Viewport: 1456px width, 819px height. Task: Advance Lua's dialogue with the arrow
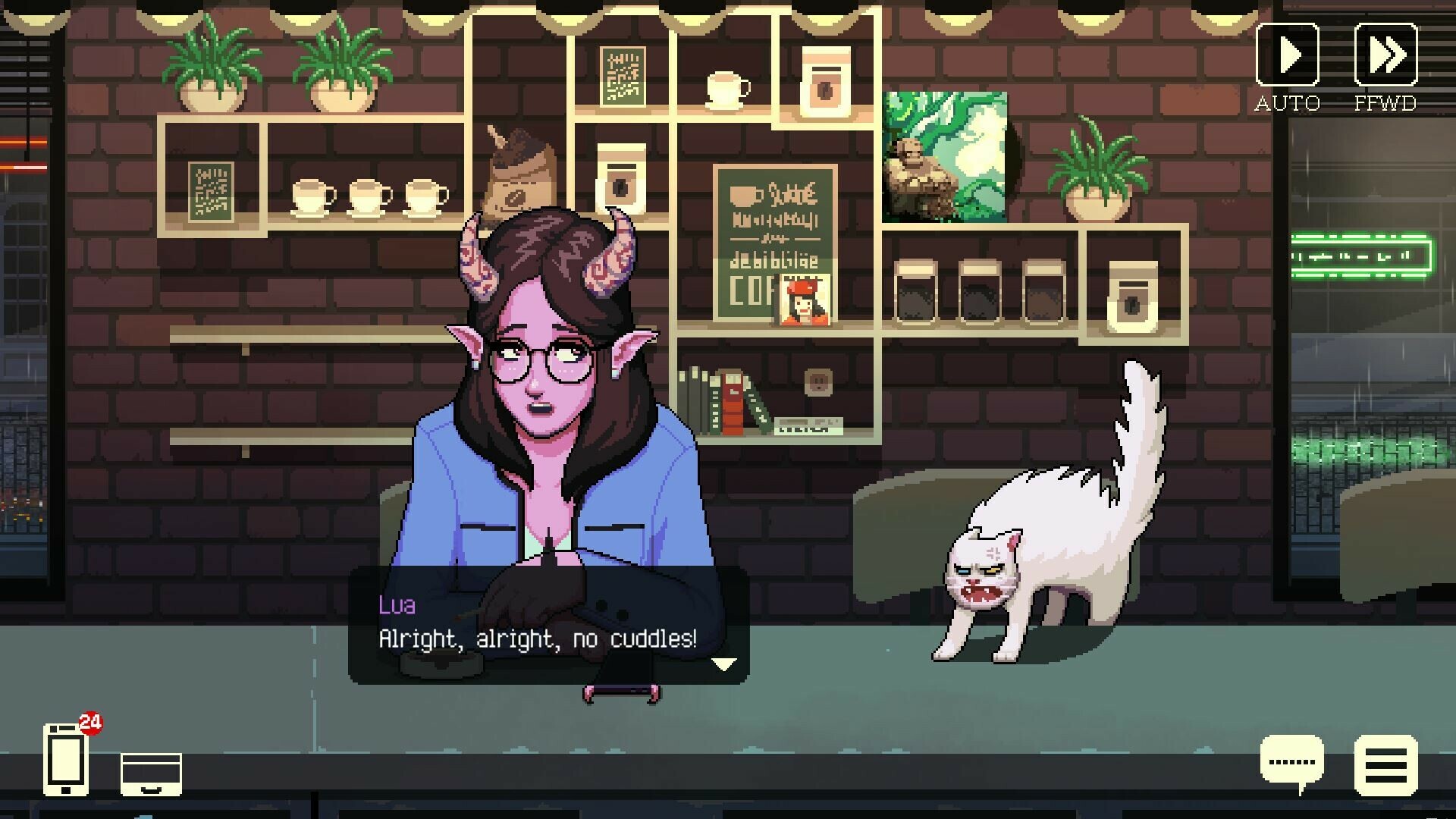[x=724, y=664]
